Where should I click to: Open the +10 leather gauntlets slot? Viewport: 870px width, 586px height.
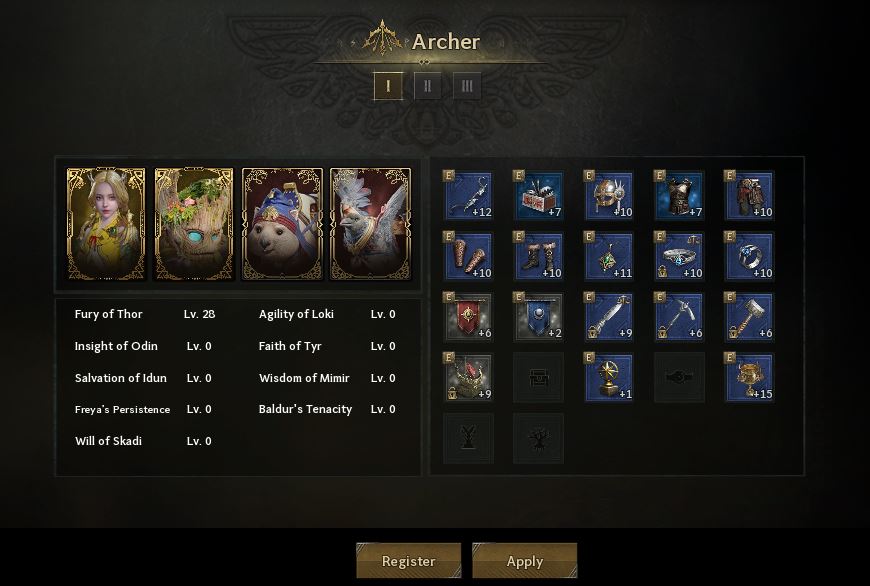468,257
